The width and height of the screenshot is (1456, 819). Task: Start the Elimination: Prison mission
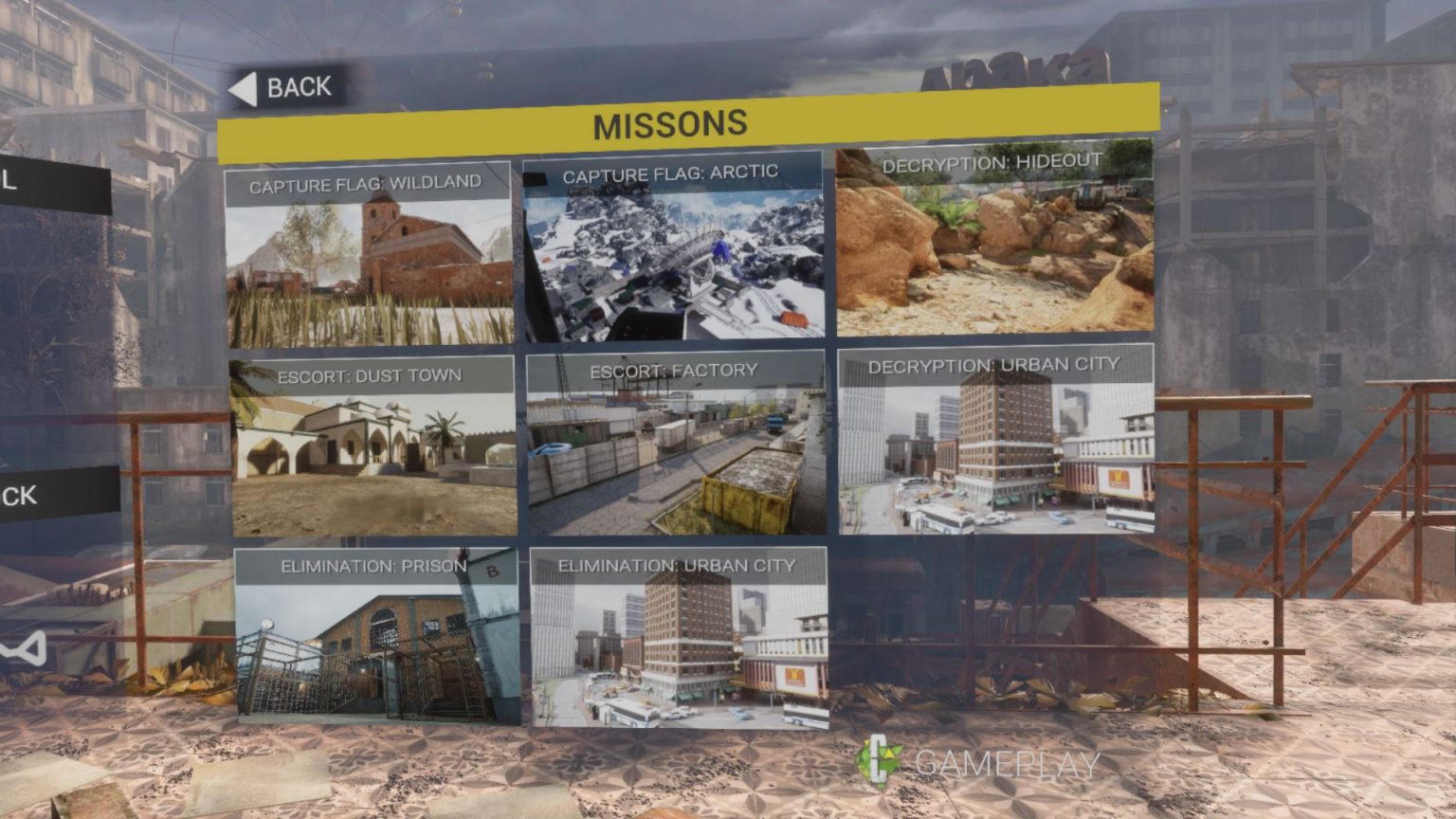[x=376, y=635]
